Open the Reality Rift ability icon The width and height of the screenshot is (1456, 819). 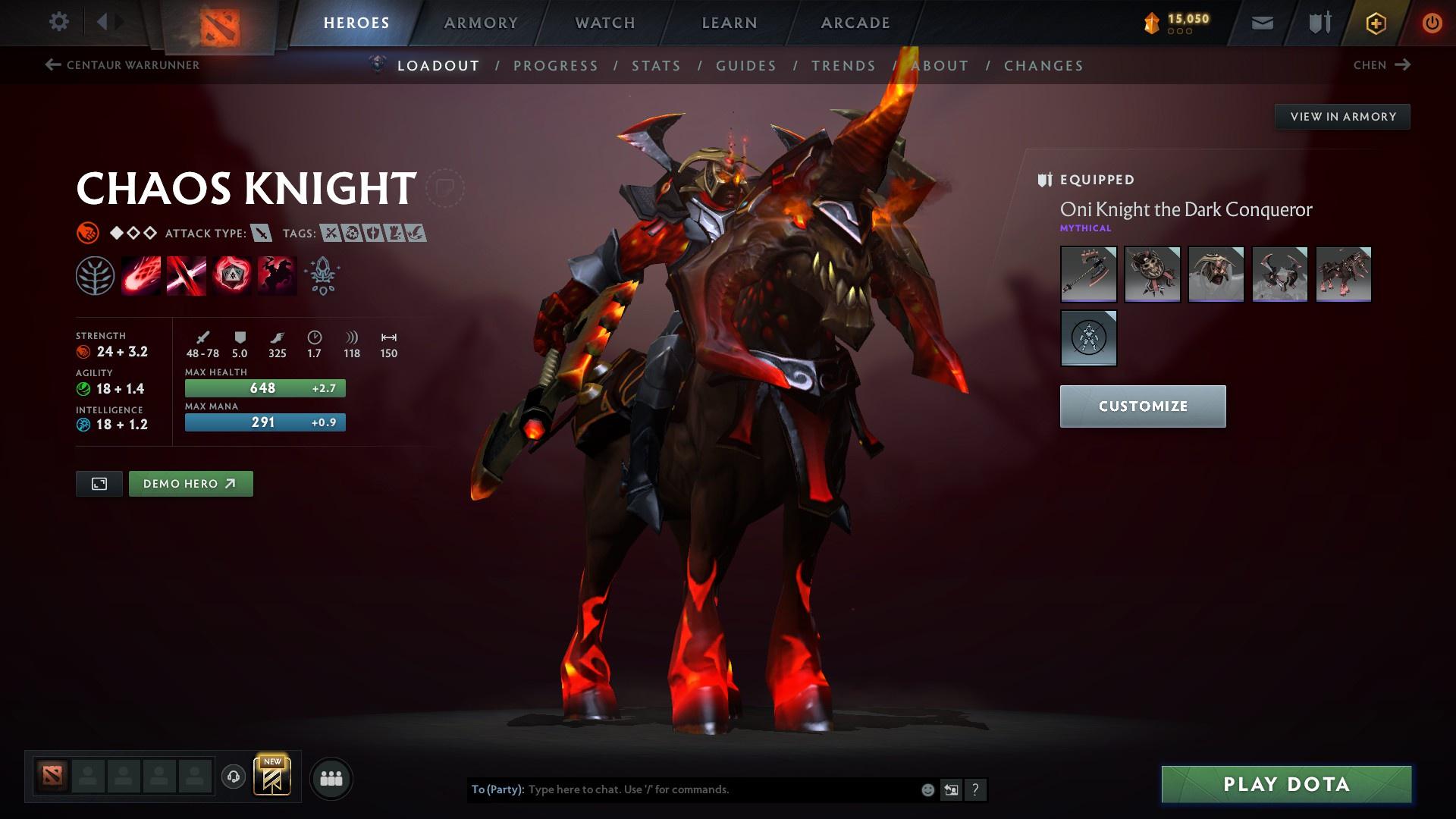[186, 275]
